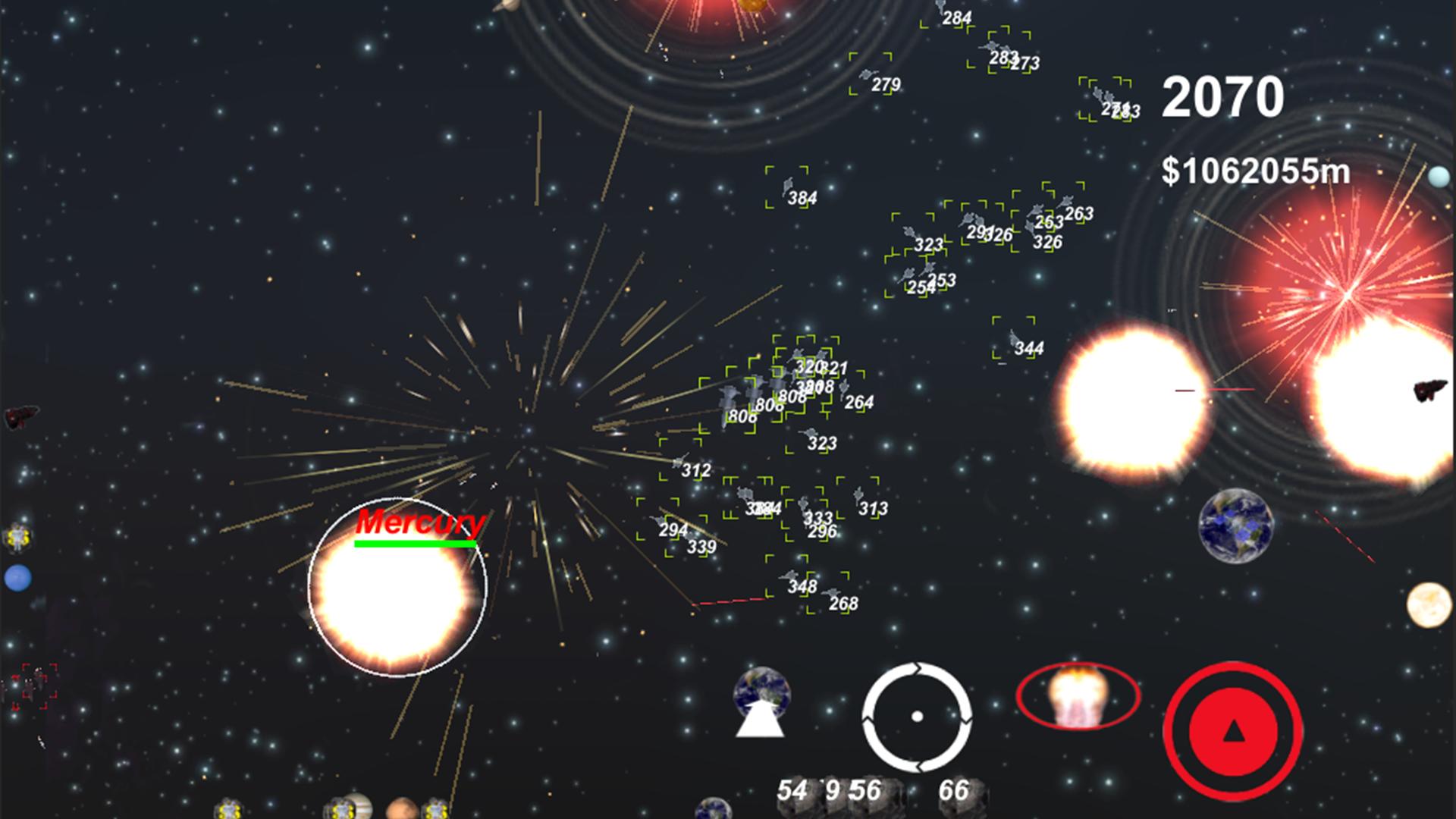The image size is (1456, 819).
Task: Tap the circular targeting reticle control
Action: point(918,715)
